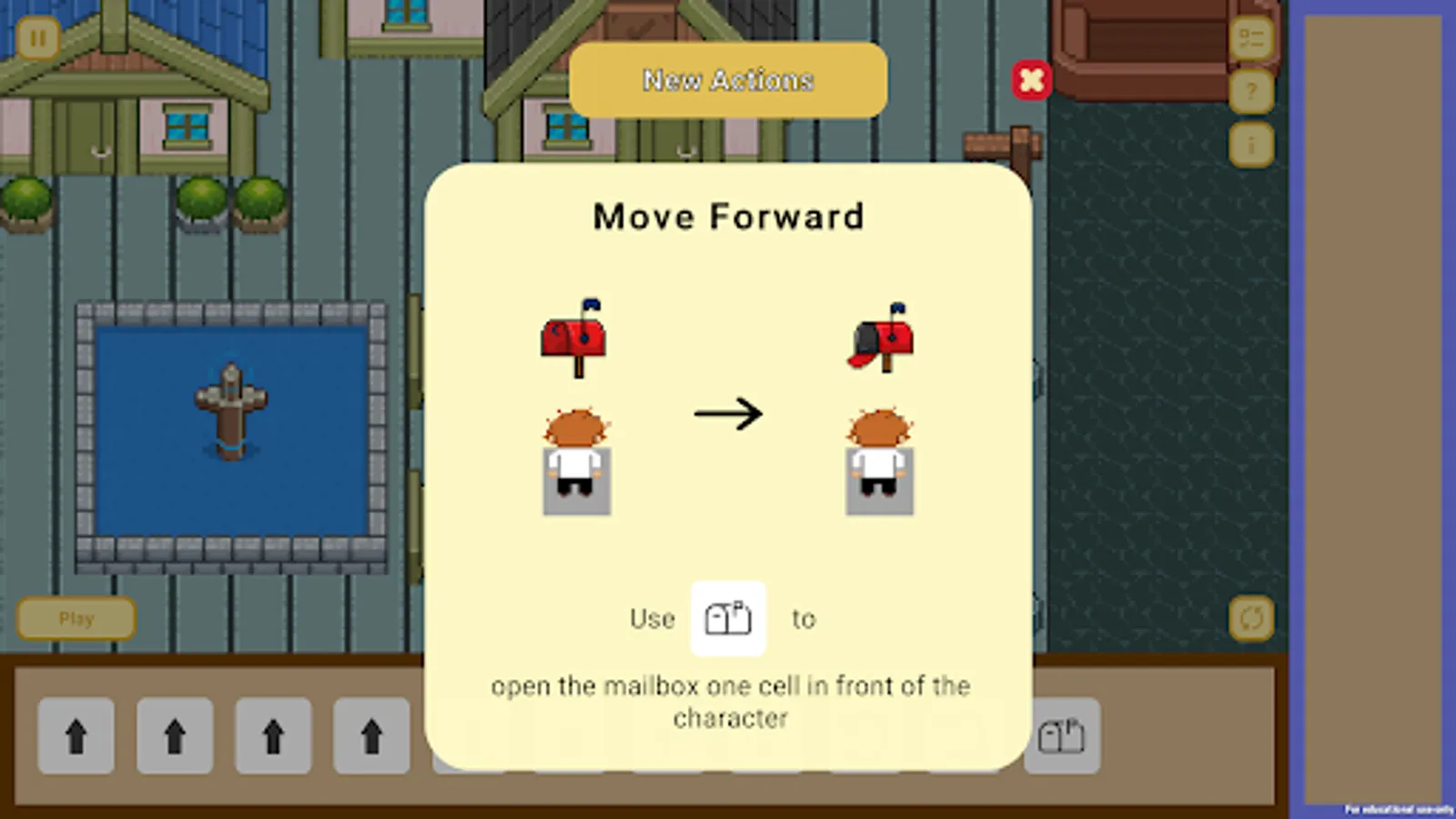This screenshot has height=819, width=1456.
Task: Select the first move-forward arrow tile
Action: pyautogui.click(x=76, y=738)
